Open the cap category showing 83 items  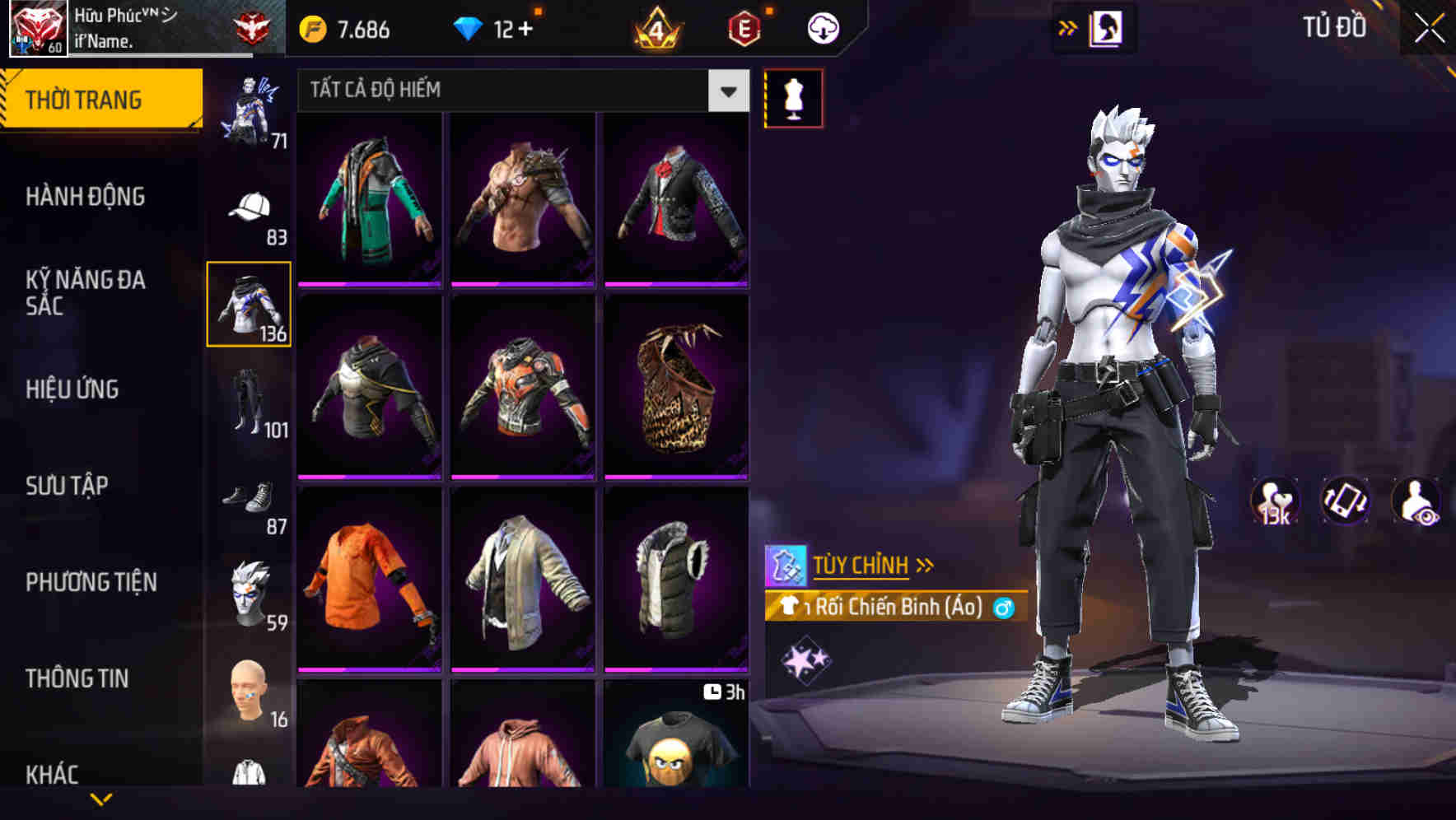click(x=249, y=206)
